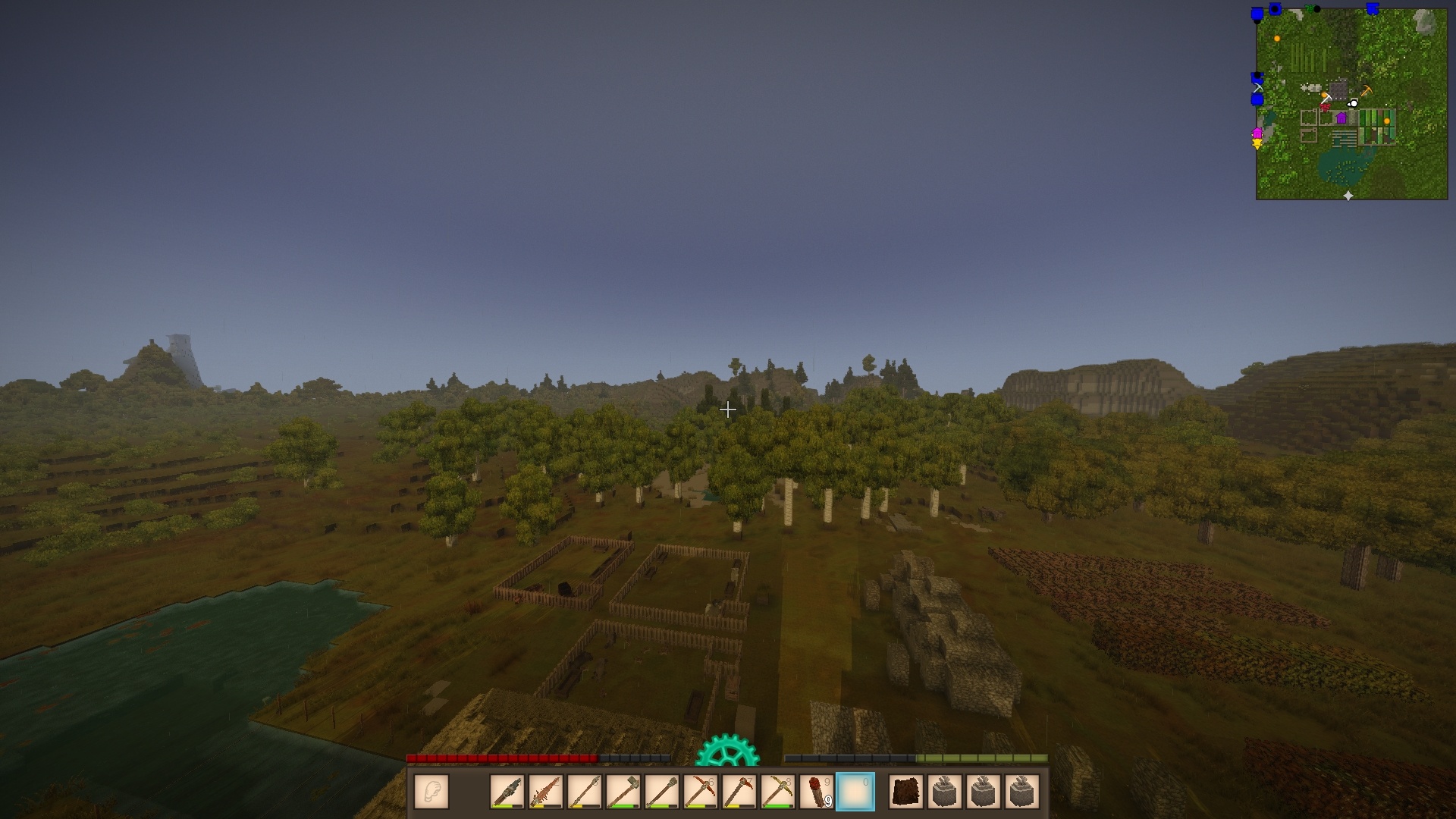Select the stone-headed tool in slot 4
Viewport: 1456px width, 819px height.
[x=623, y=792]
